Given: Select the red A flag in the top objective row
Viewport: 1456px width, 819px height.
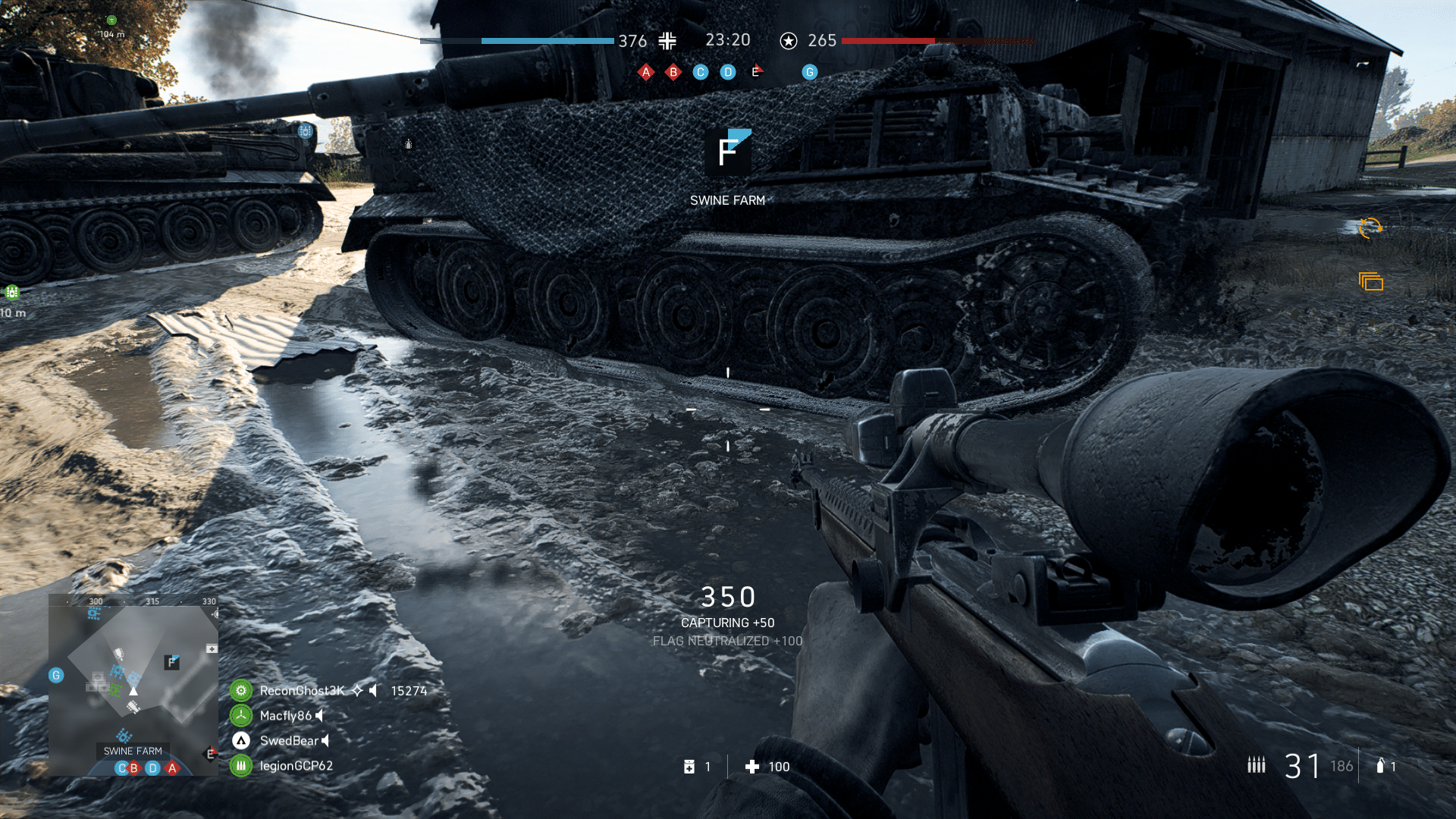Looking at the screenshot, I should pyautogui.click(x=646, y=72).
